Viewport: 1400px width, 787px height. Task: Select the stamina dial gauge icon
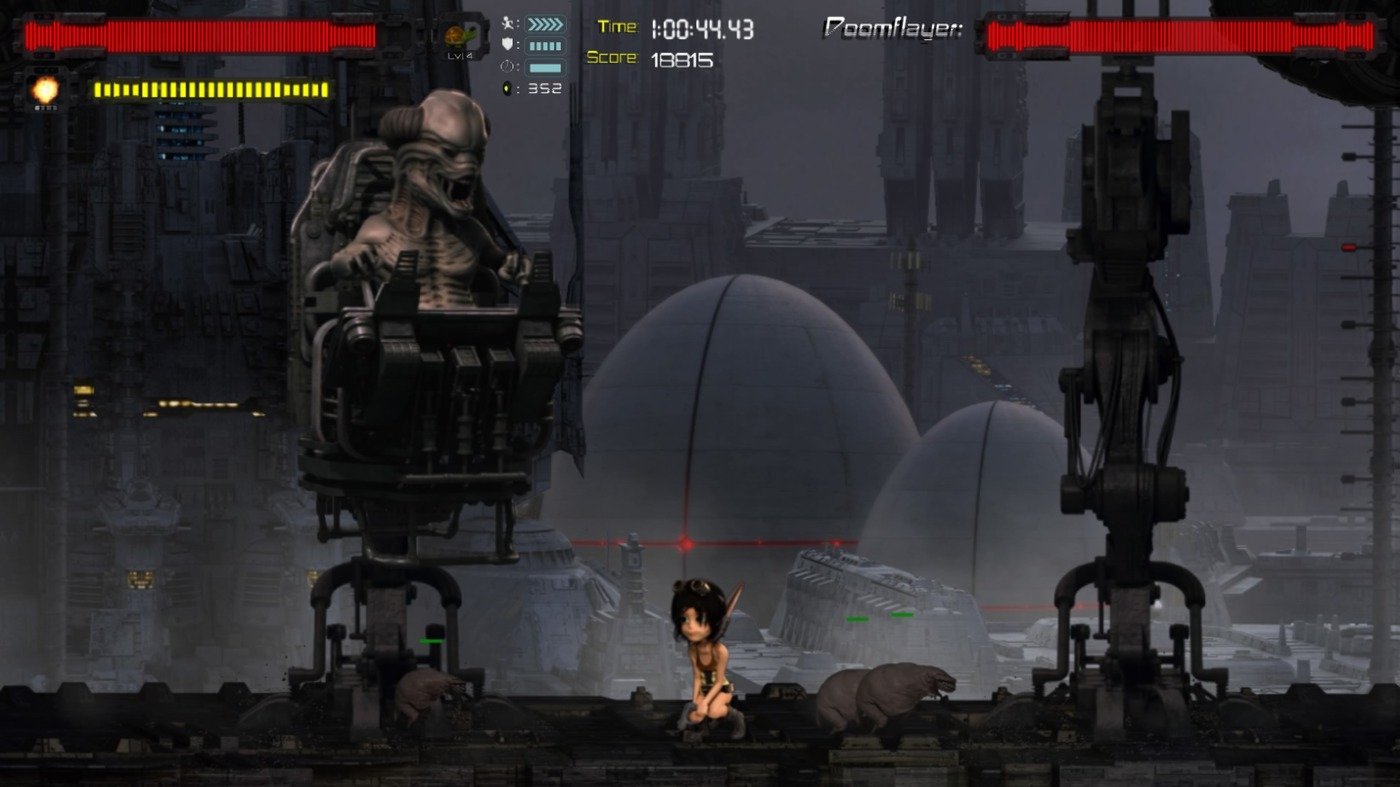tap(507, 66)
